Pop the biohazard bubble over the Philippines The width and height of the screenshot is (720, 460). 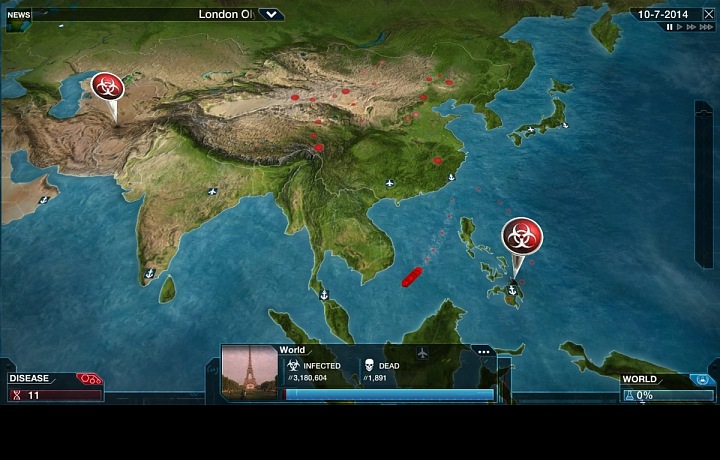click(522, 237)
